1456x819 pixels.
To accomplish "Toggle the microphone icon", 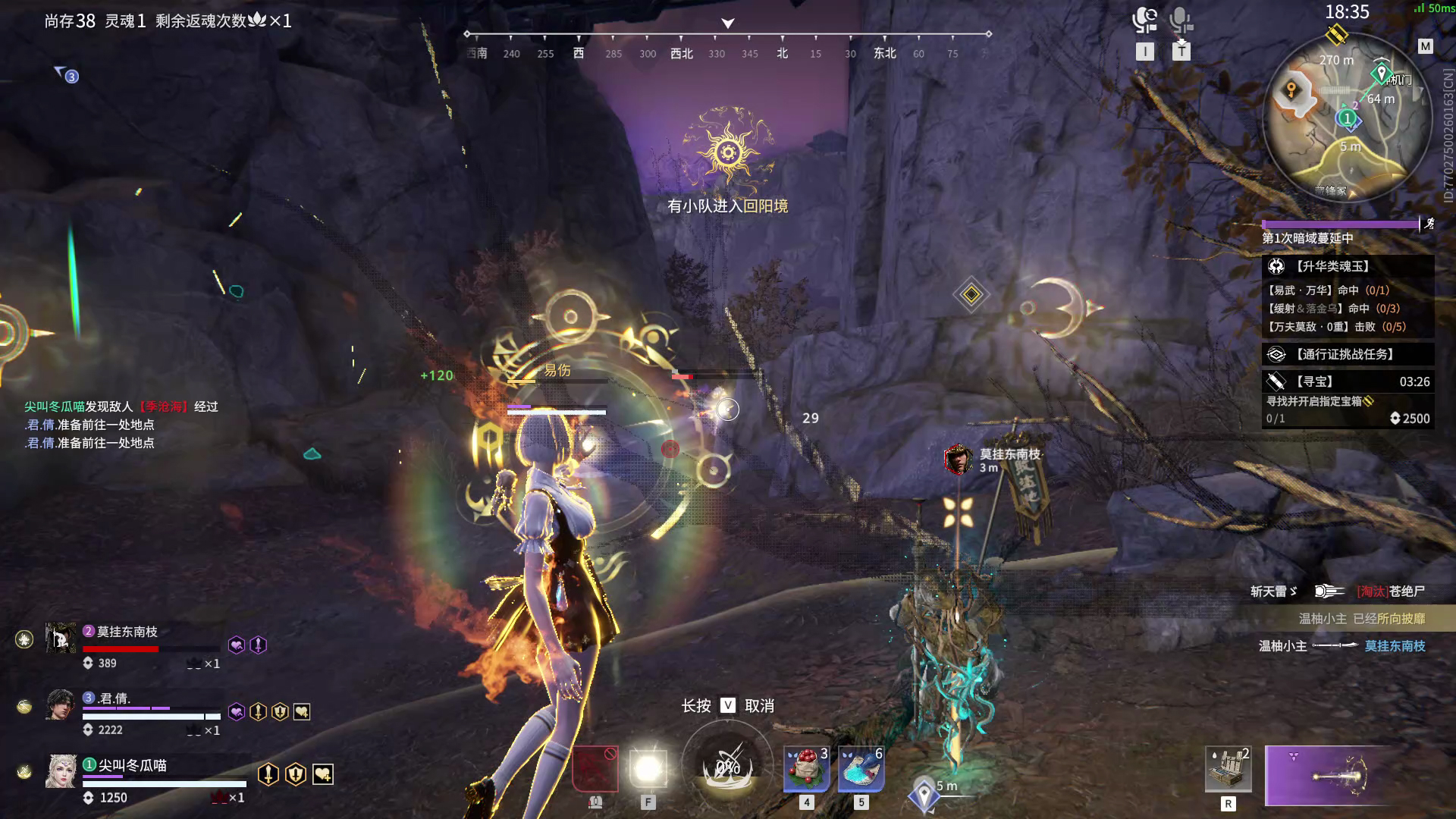I will click(x=1180, y=20).
